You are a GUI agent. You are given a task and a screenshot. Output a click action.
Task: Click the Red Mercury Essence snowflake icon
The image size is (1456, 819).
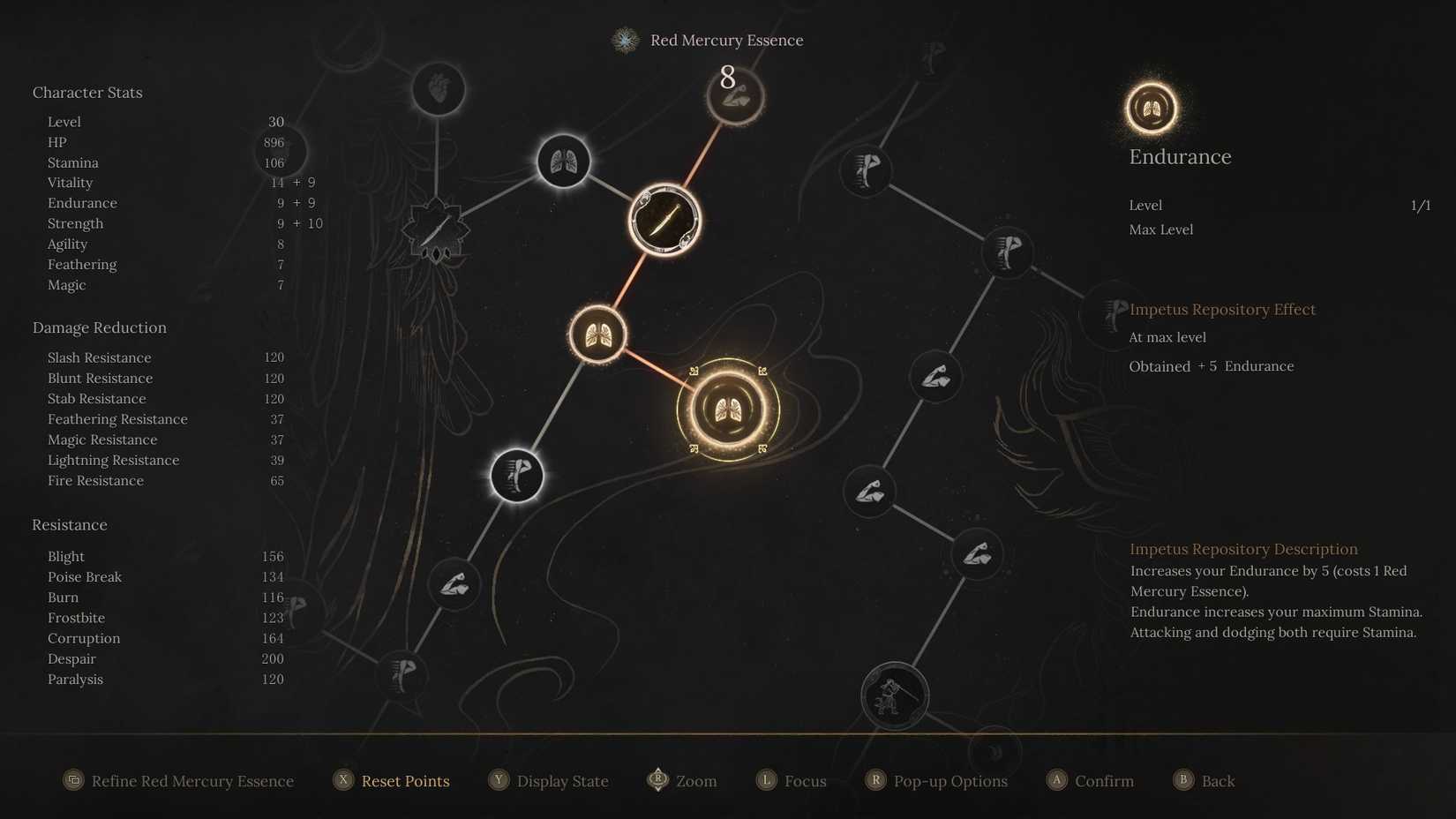[625, 40]
